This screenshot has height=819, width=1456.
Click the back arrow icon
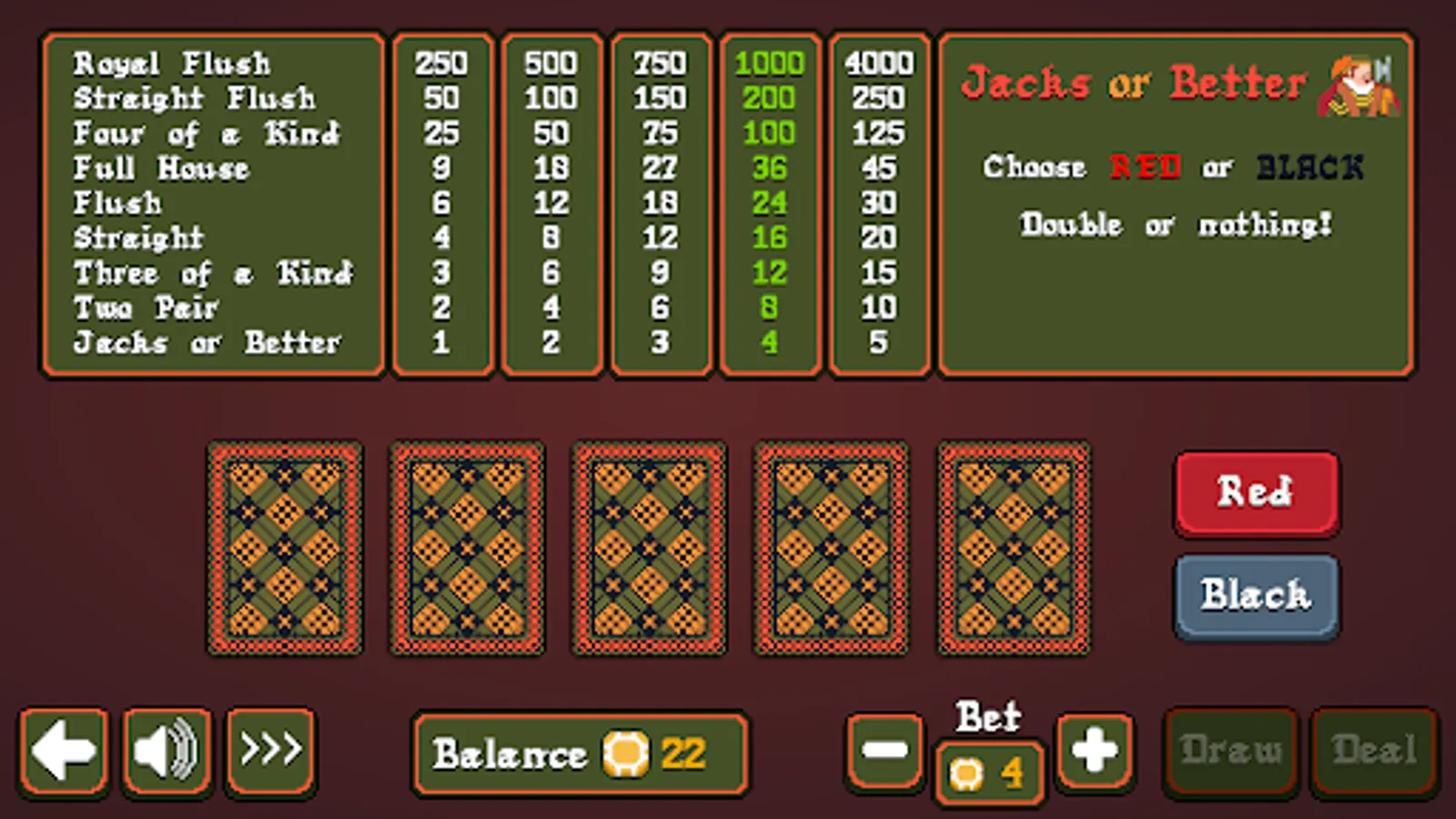click(x=63, y=748)
